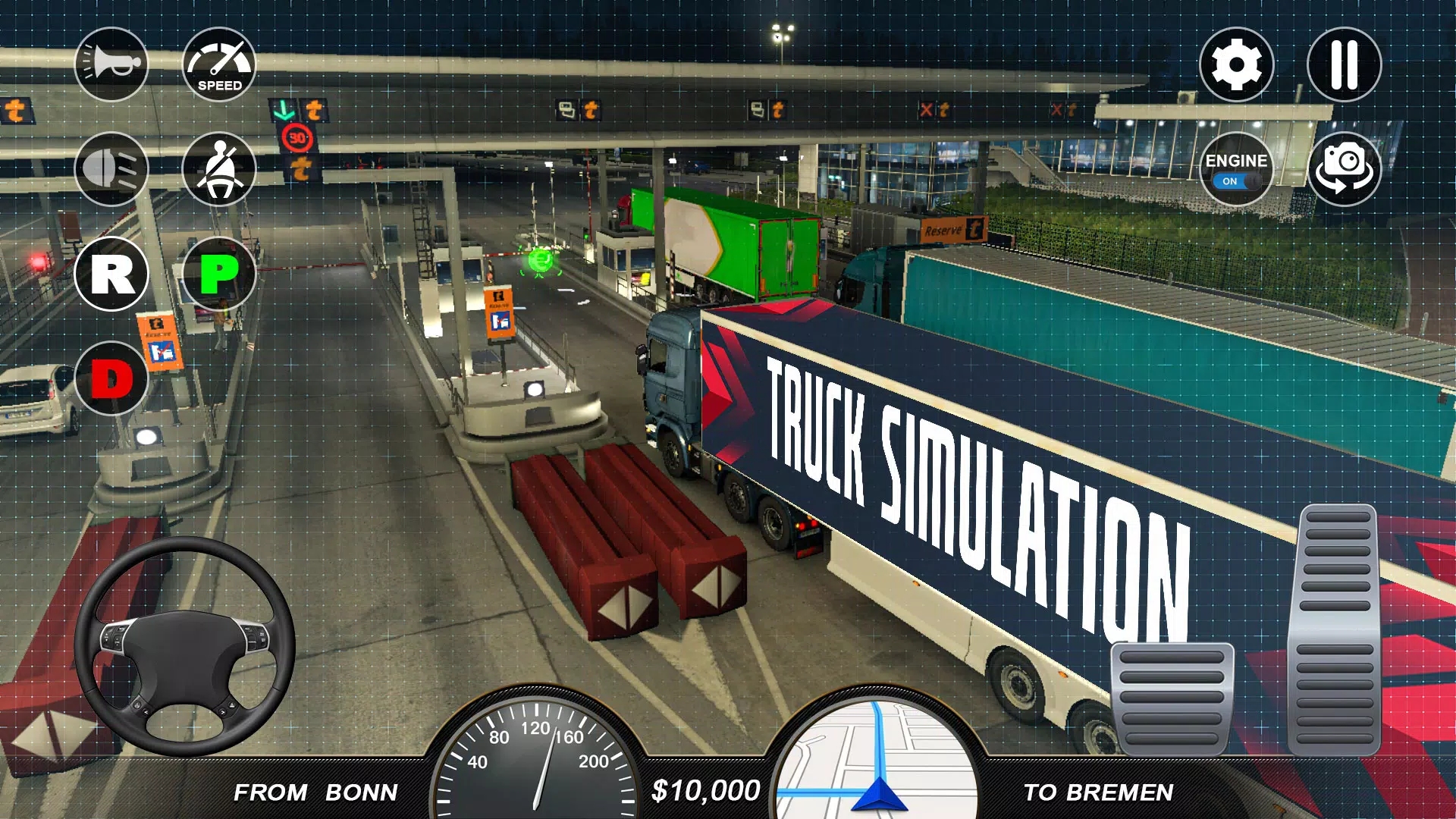Open the gear settings menu
The width and height of the screenshot is (1456, 819).
[x=1236, y=64]
